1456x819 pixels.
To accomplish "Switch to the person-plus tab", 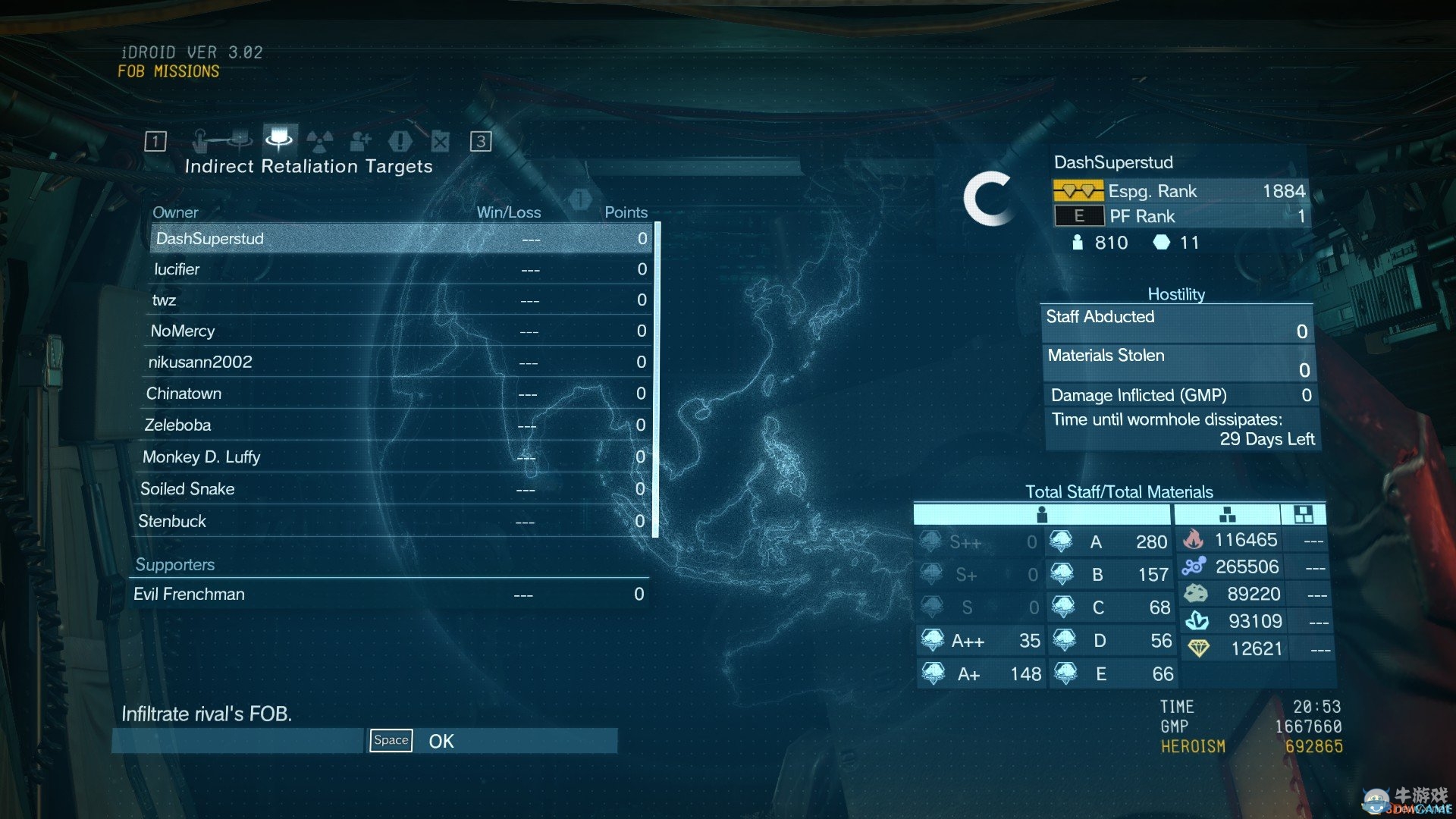I will click(360, 141).
